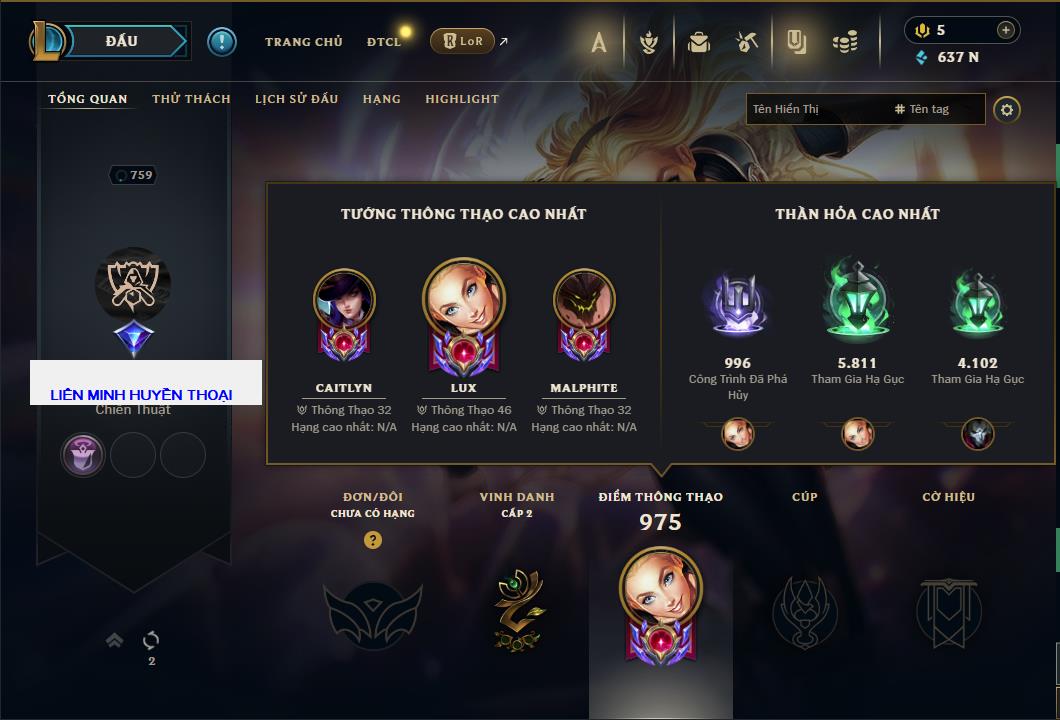Switch to the THỬ THÁCH tab

coord(191,99)
